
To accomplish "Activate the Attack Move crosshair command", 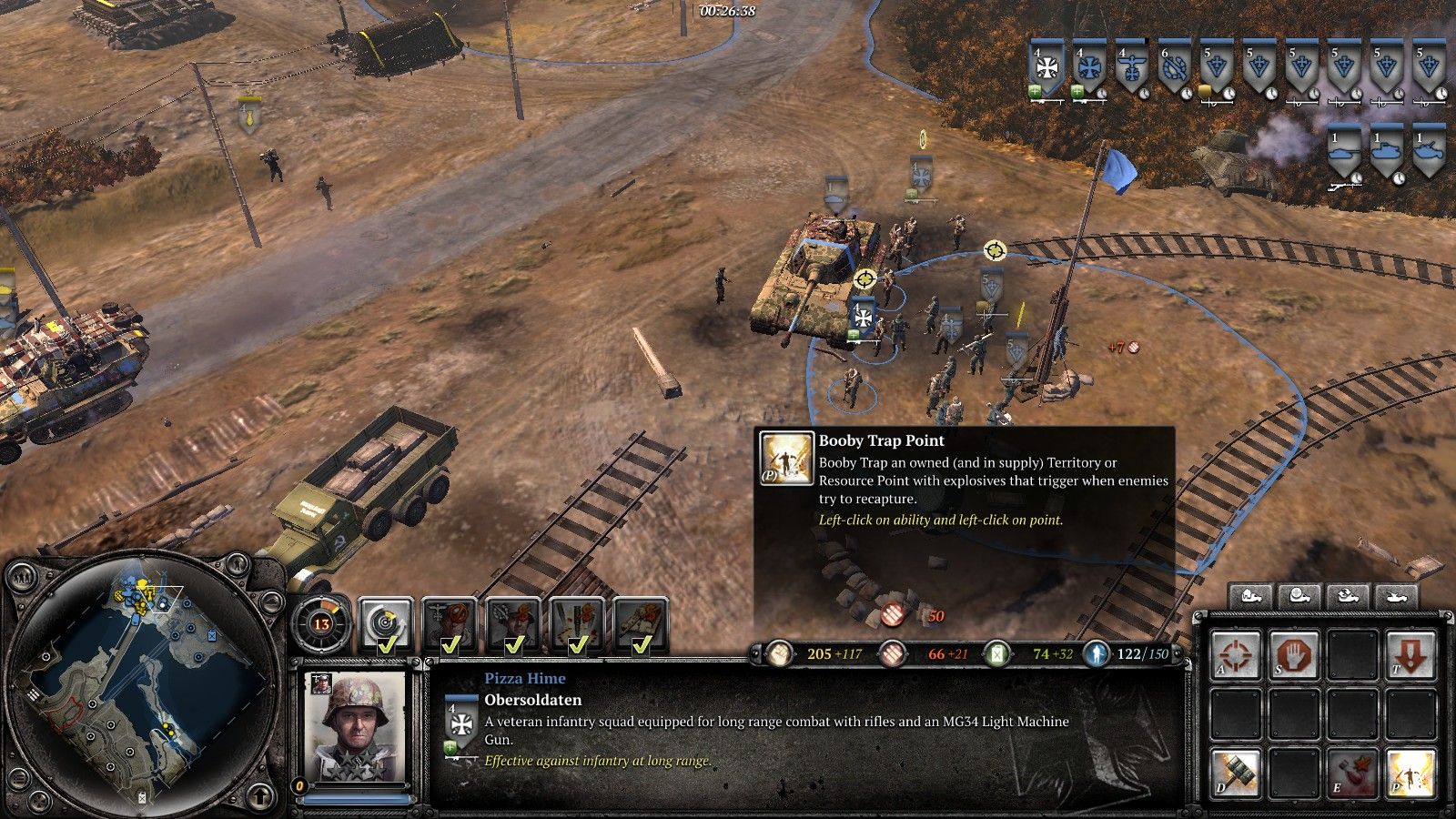I will coord(1236,653).
